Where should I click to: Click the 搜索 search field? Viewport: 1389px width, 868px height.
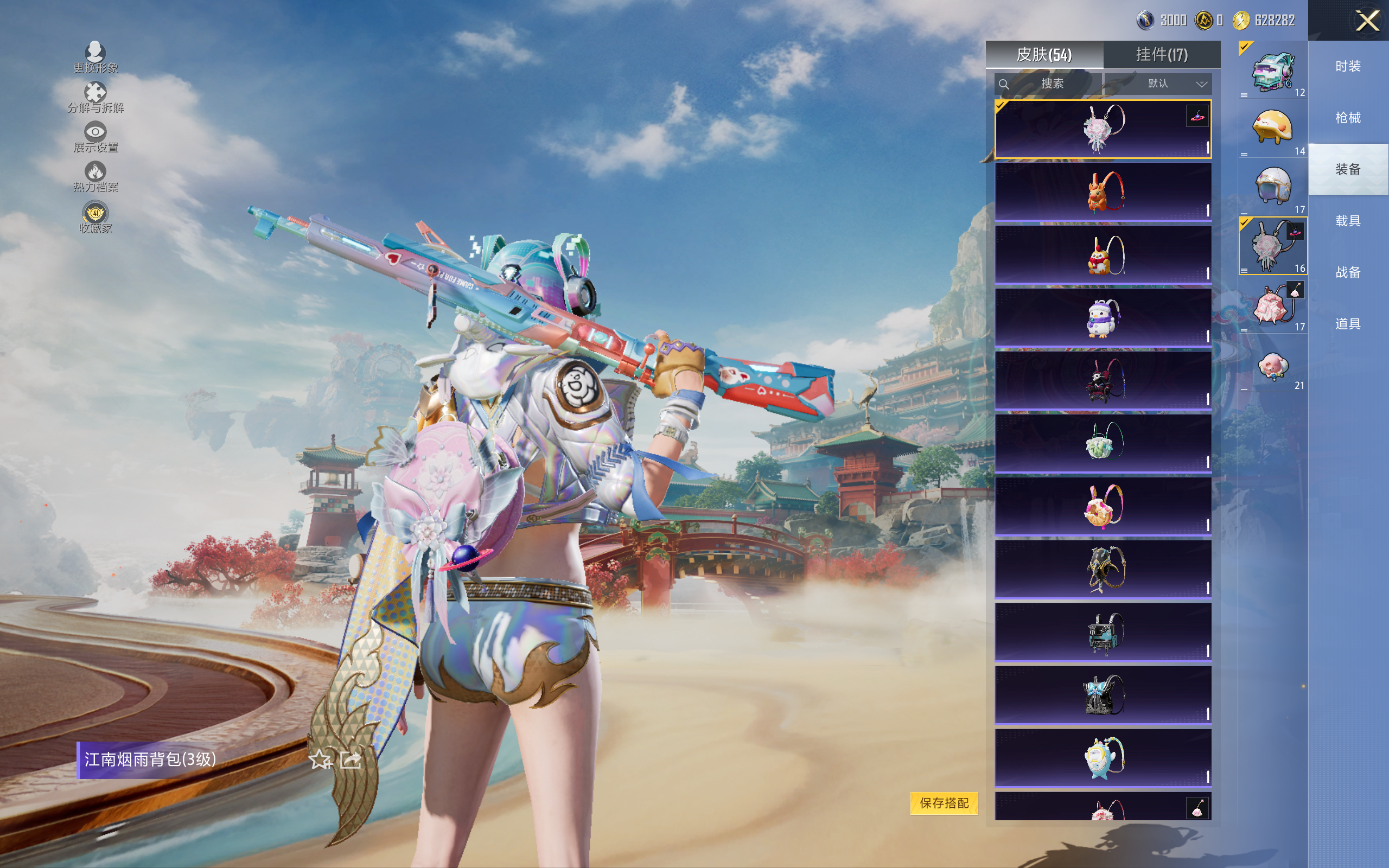[1048, 84]
